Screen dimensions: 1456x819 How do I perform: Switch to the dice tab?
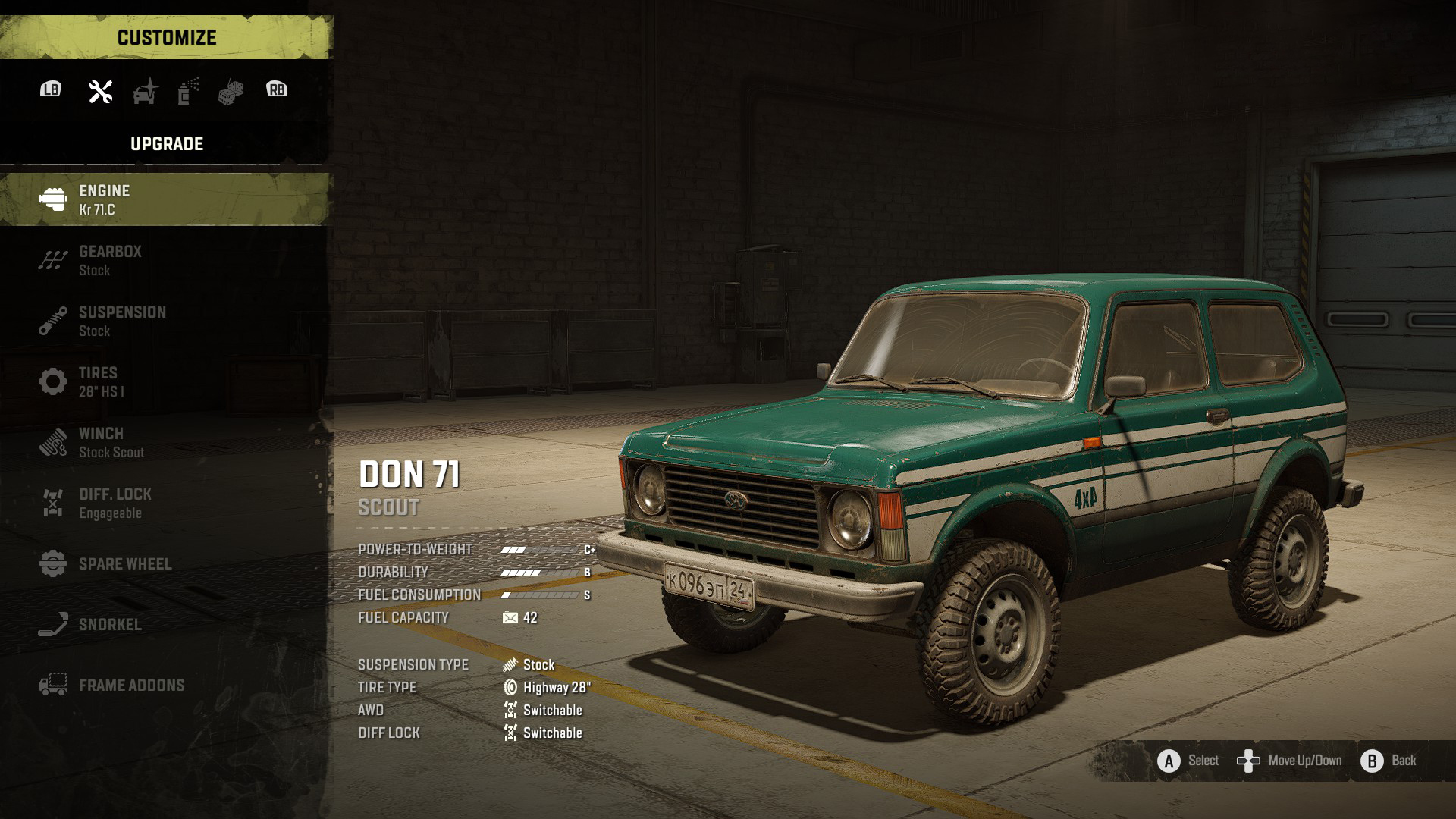231,92
